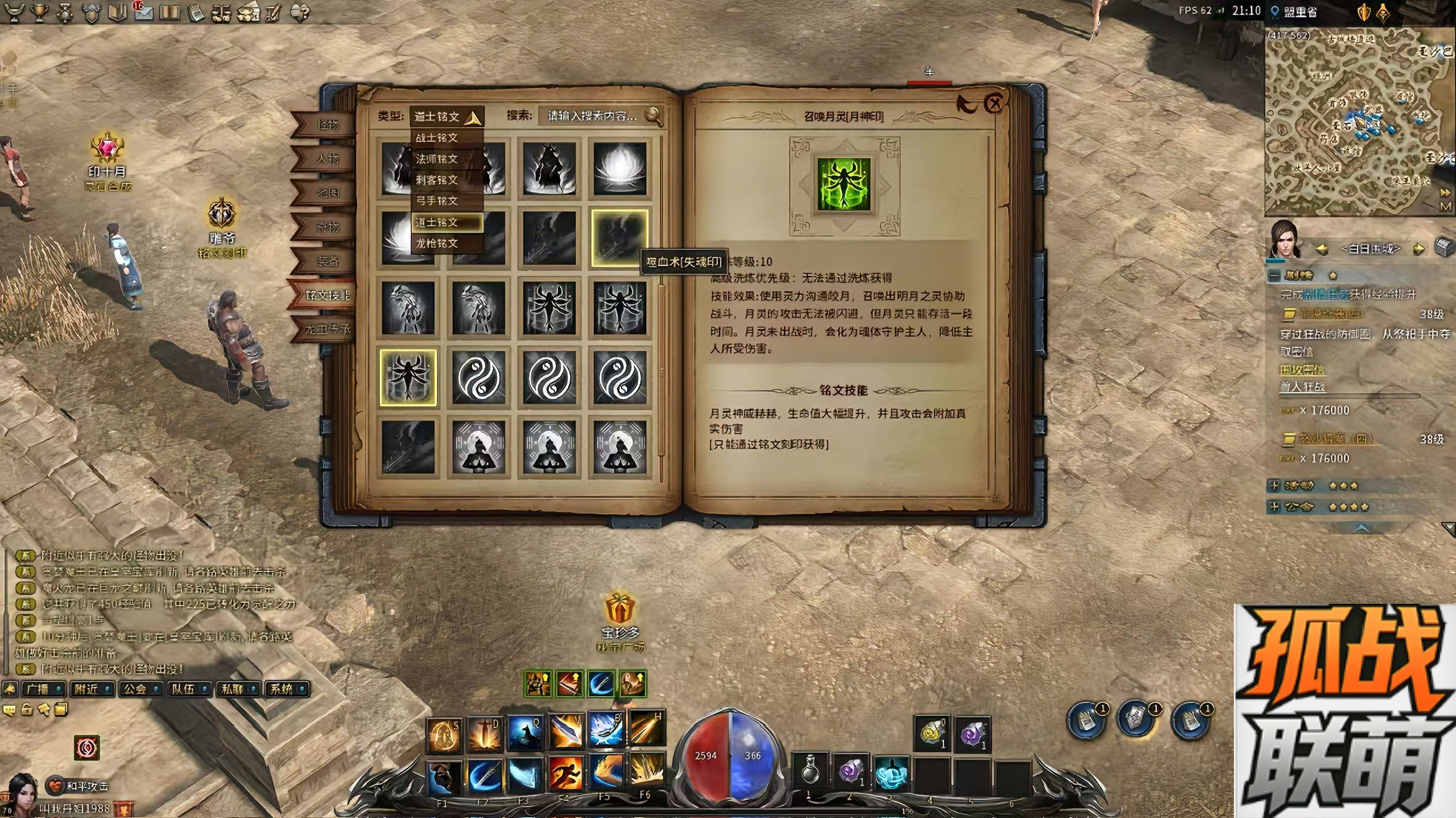The height and width of the screenshot is (818, 1456).
Task: Select 龙枪铭文 in the type list
Action: [437, 243]
